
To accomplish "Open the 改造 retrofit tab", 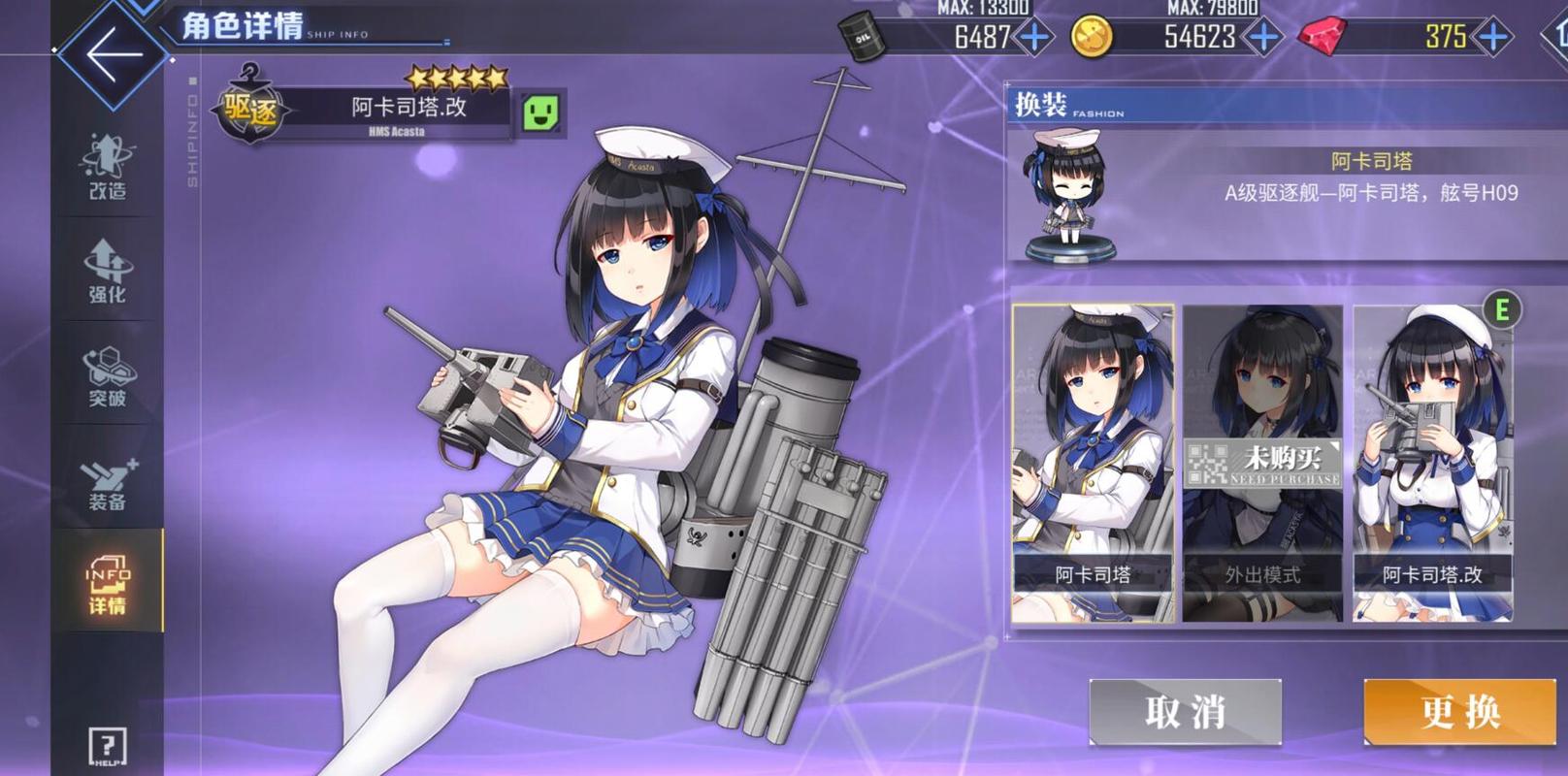I will pyautogui.click(x=107, y=167).
